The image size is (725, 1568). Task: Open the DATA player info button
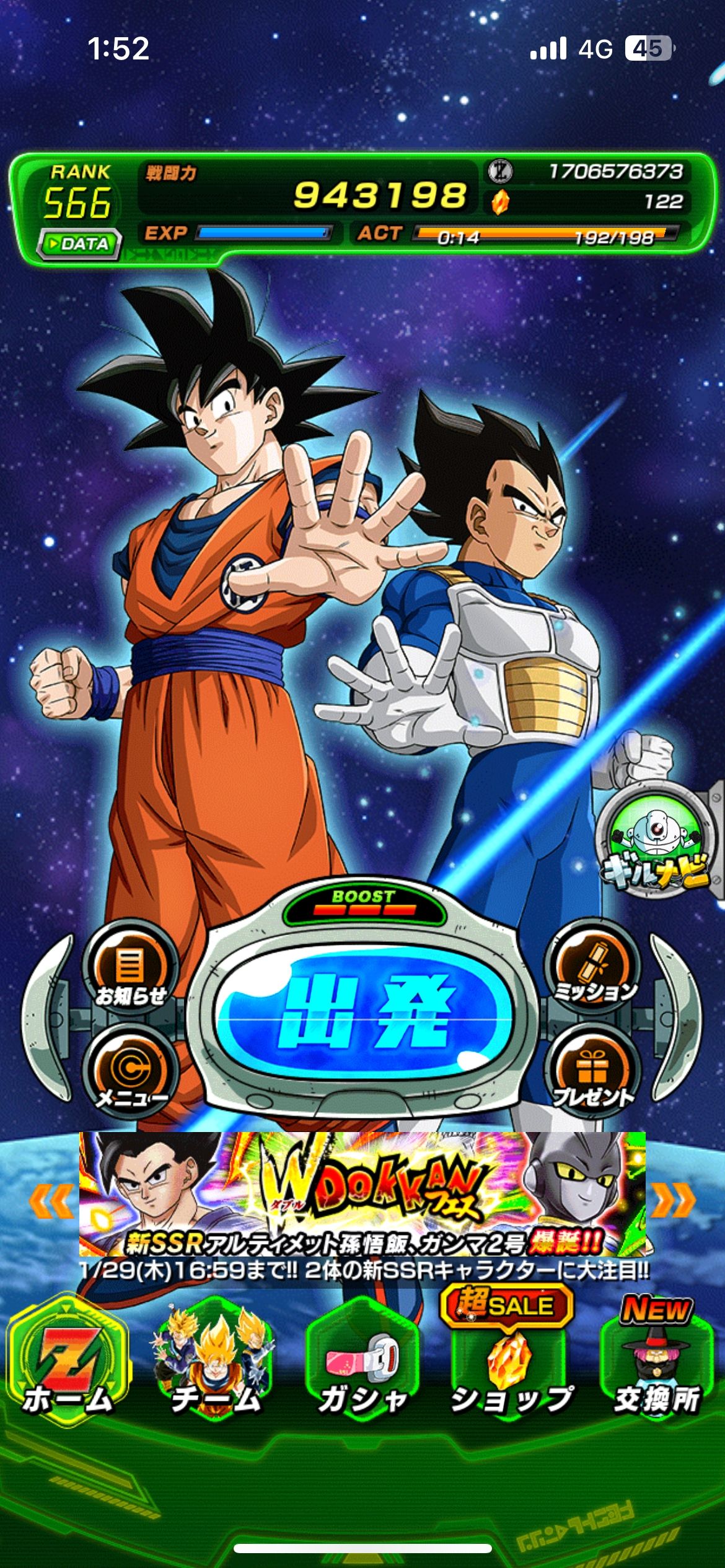[x=79, y=243]
